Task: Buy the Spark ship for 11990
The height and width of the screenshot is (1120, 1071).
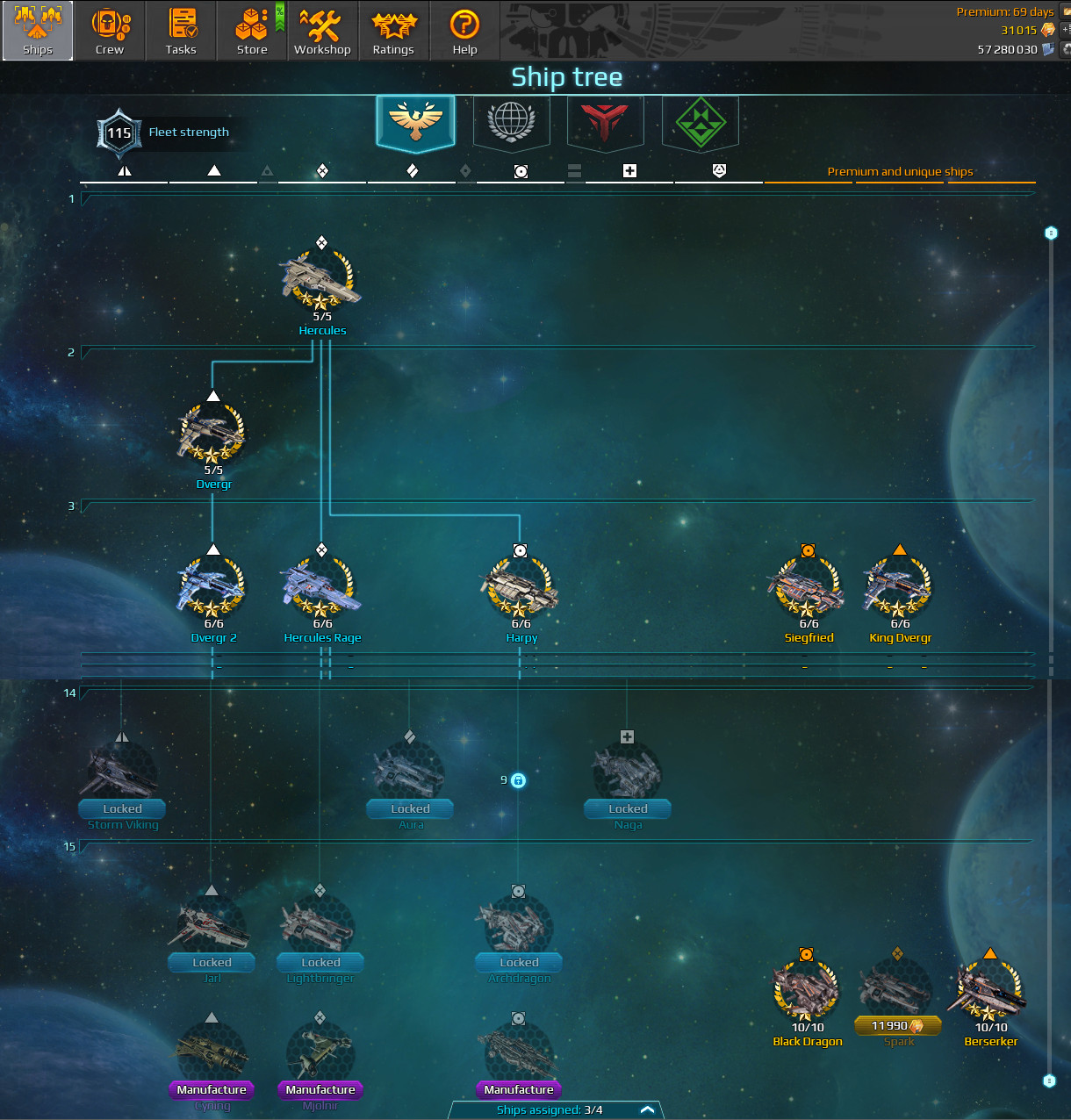Action: pyautogui.click(x=897, y=1026)
